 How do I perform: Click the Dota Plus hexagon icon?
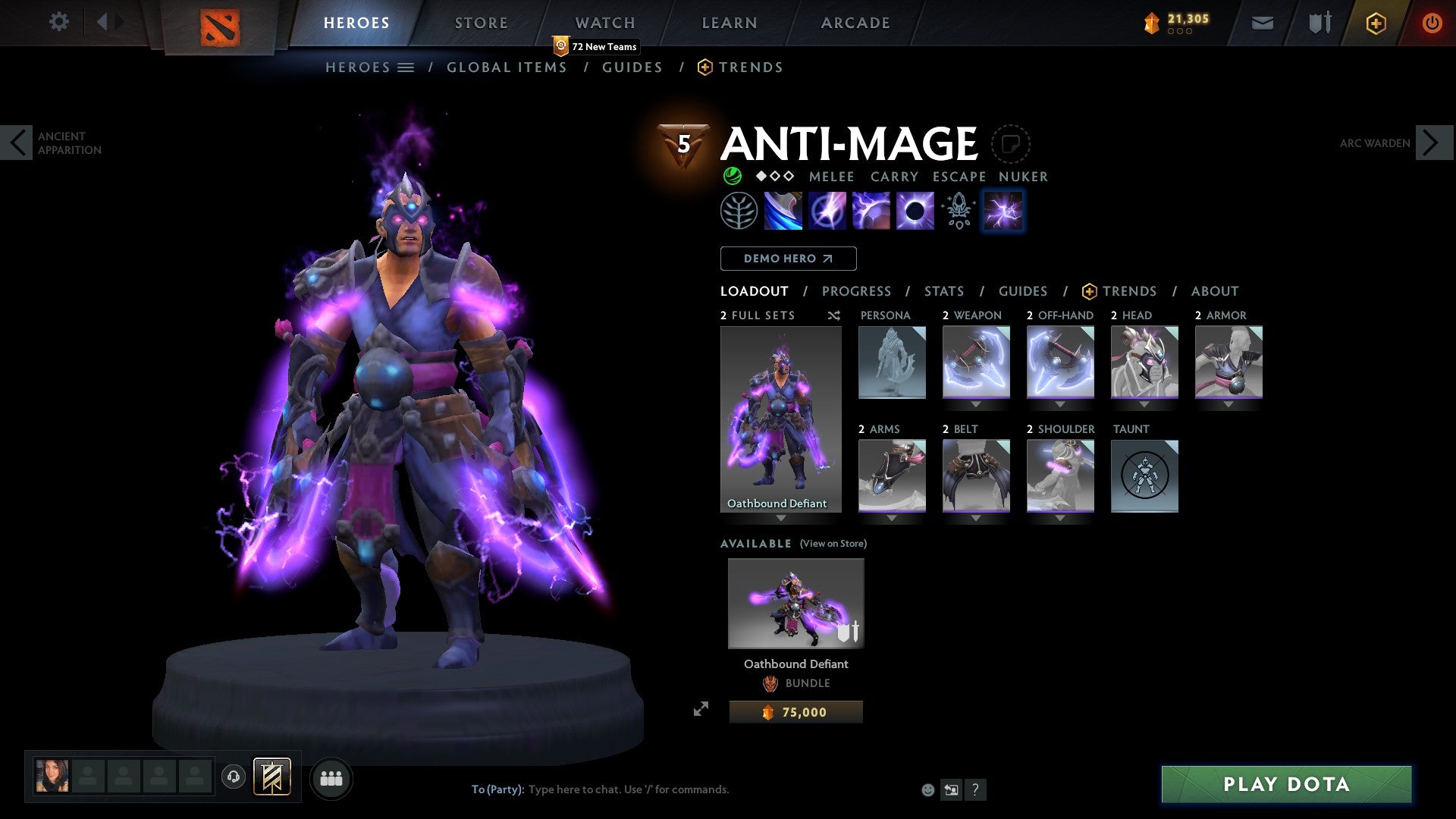click(x=1375, y=23)
